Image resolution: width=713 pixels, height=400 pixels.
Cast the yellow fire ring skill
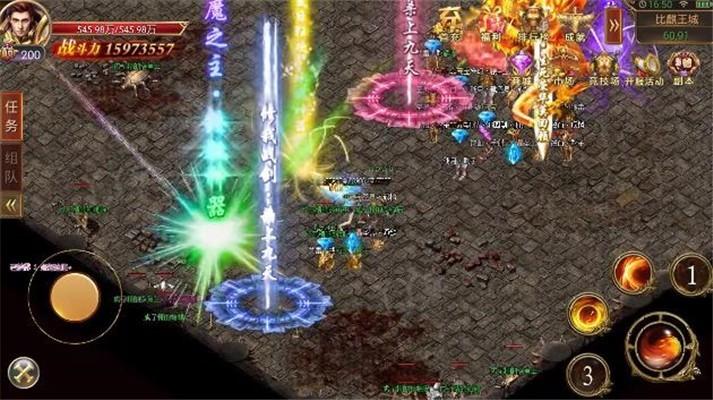(589, 314)
